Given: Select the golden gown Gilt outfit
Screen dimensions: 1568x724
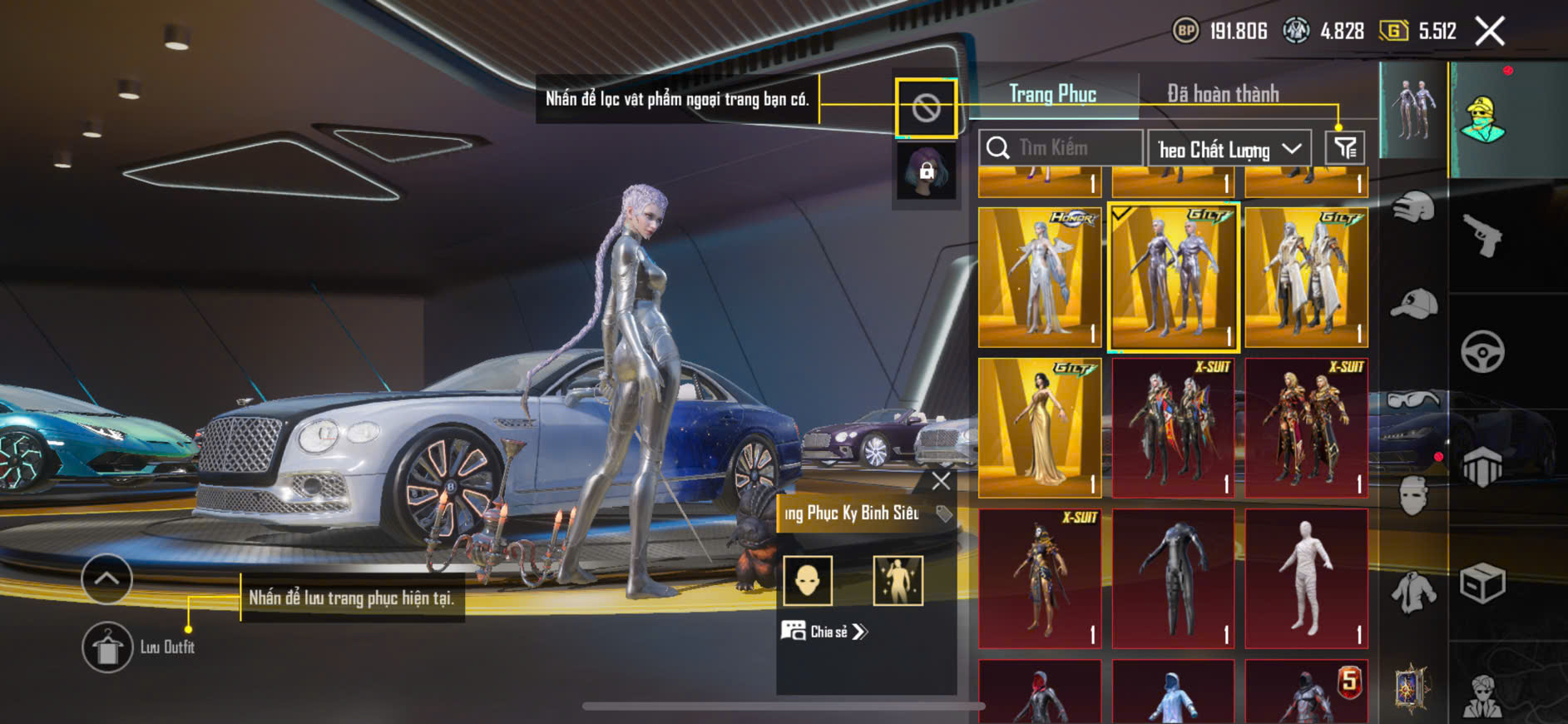Looking at the screenshot, I should pos(1039,428).
